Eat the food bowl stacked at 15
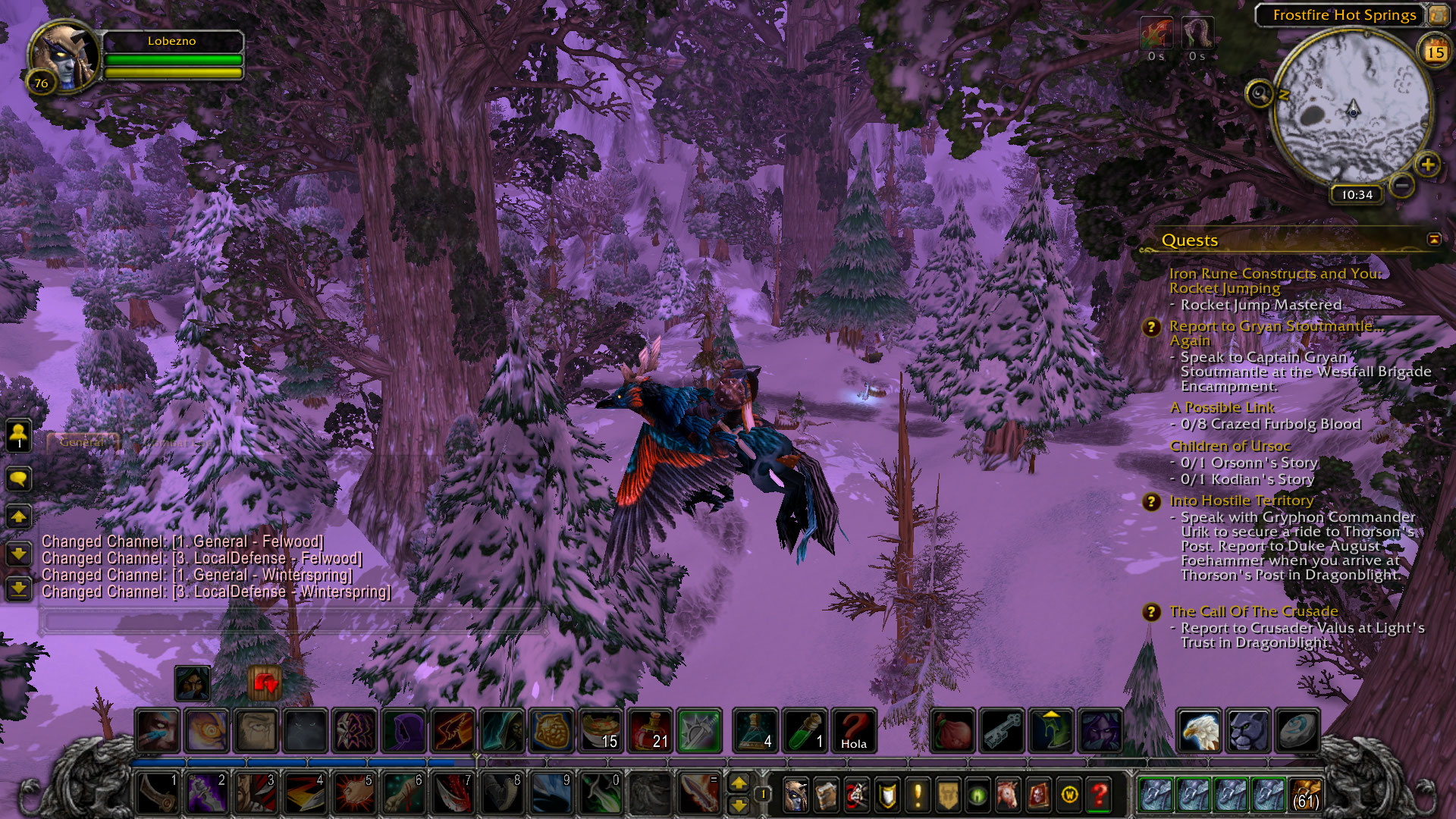This screenshot has width=1456, height=819. click(601, 730)
